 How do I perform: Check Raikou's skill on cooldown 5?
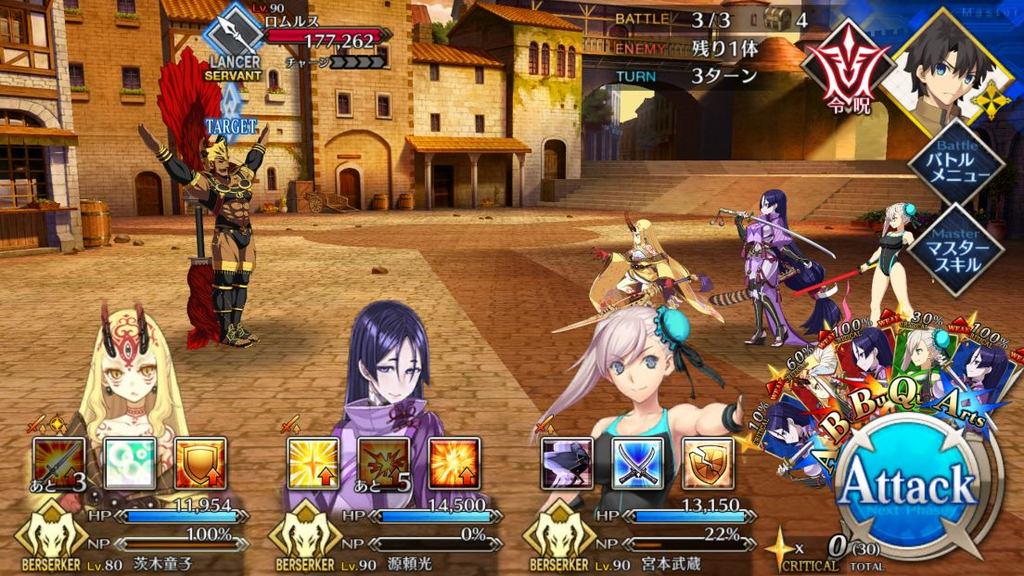(x=383, y=464)
